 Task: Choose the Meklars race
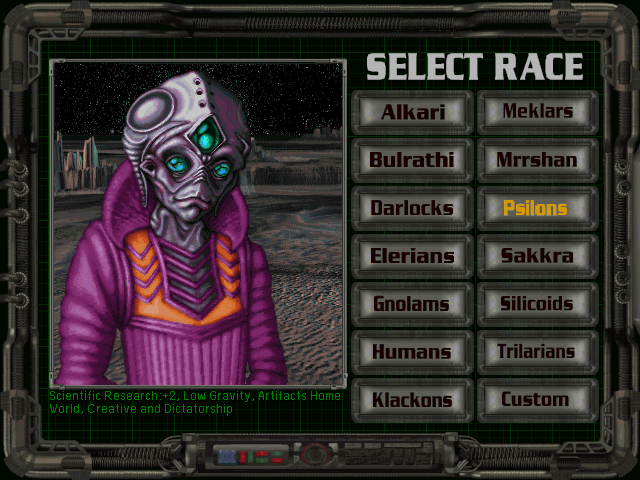(x=536, y=111)
